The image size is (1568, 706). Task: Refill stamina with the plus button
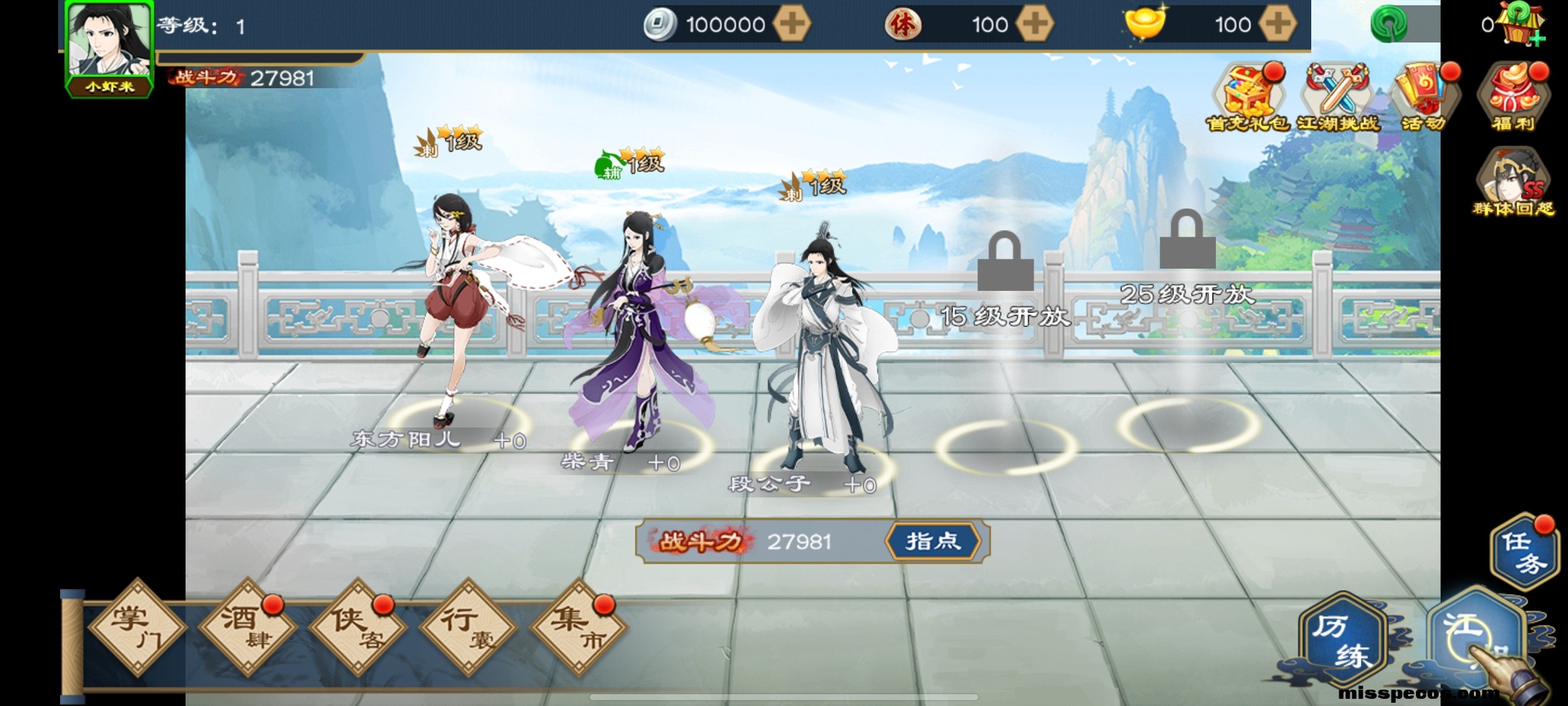coord(1035,25)
